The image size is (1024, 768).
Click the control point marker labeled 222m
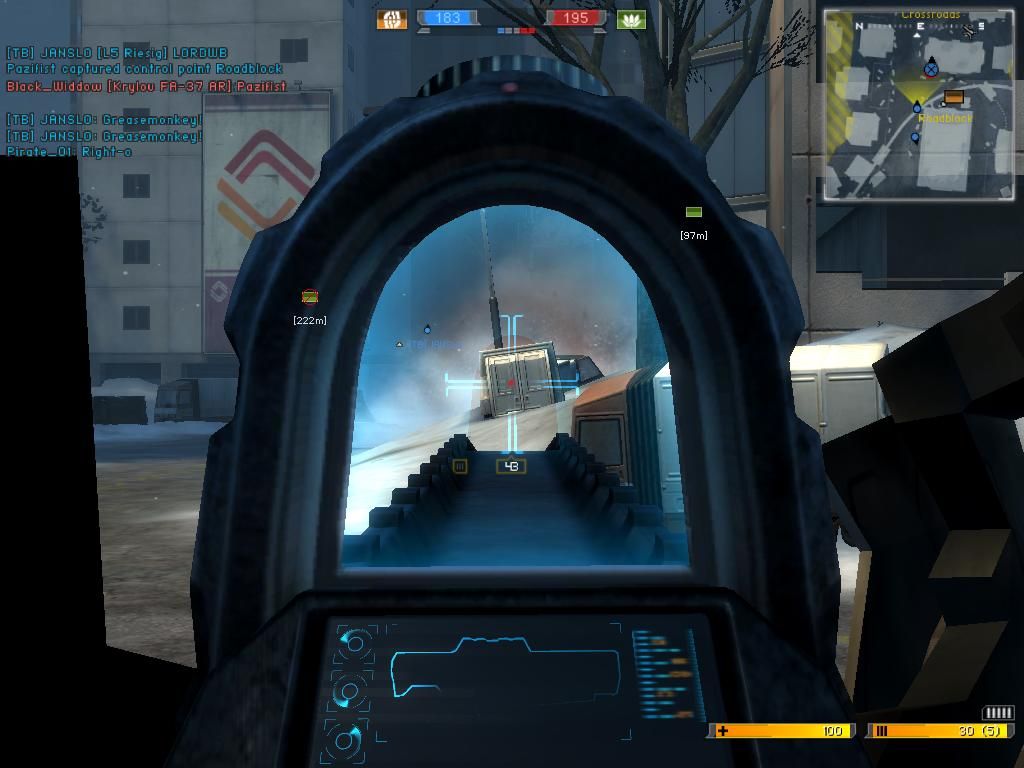[x=310, y=297]
